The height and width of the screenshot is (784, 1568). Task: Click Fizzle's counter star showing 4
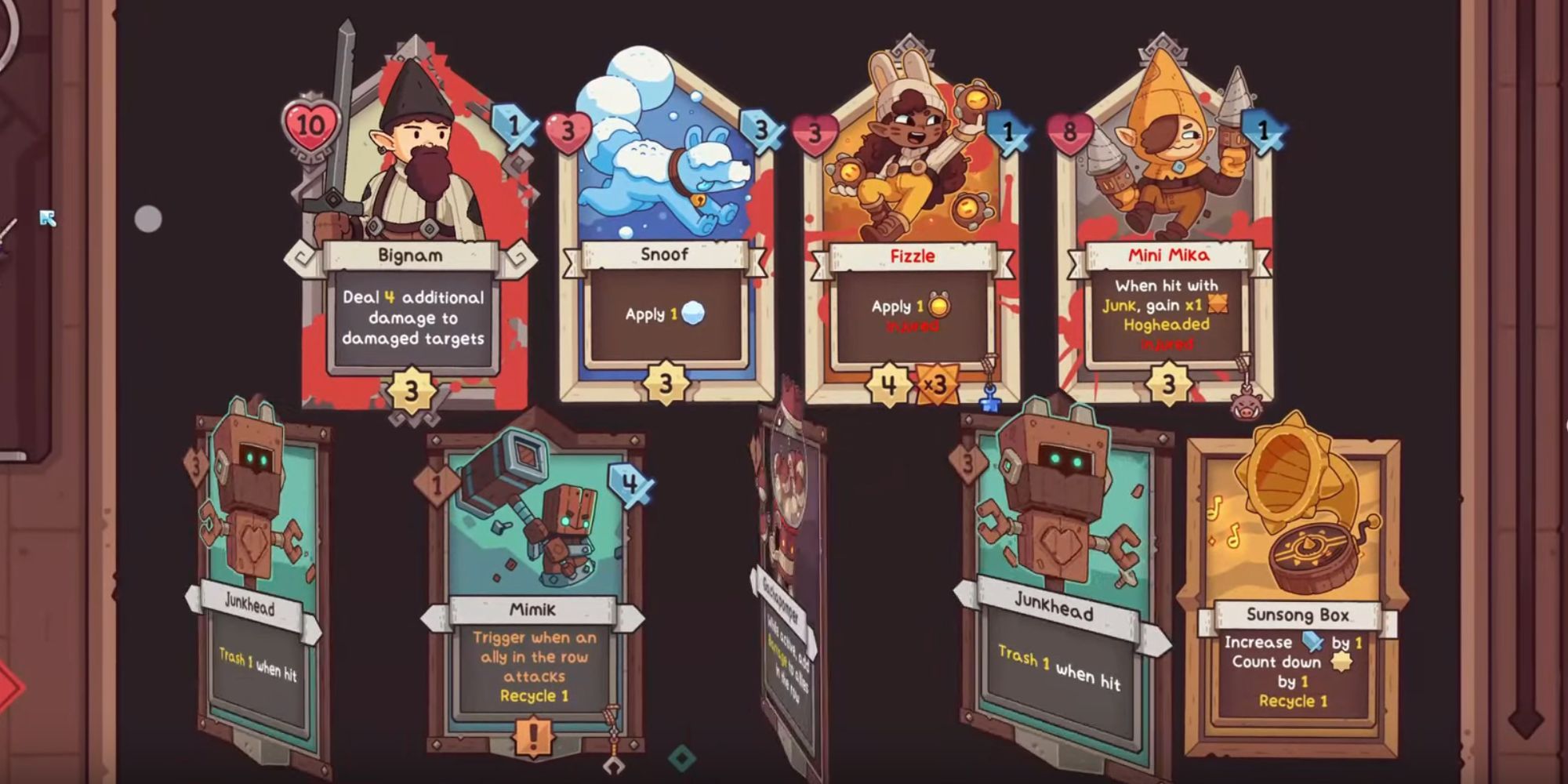(887, 383)
